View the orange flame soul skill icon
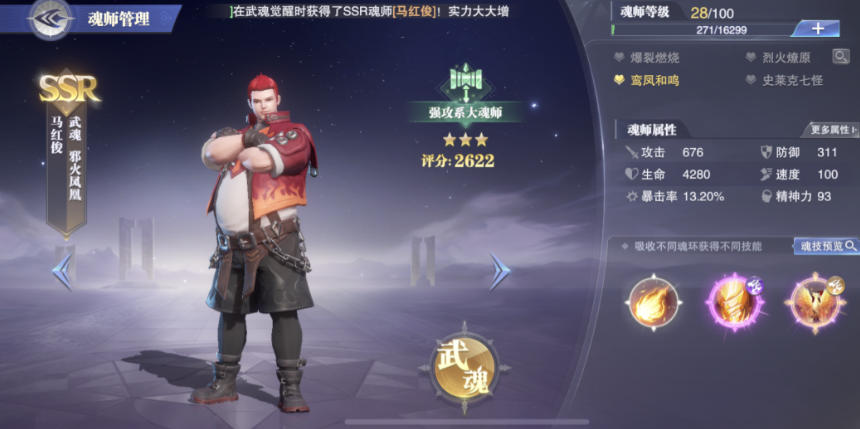860x429 pixels. [655, 302]
